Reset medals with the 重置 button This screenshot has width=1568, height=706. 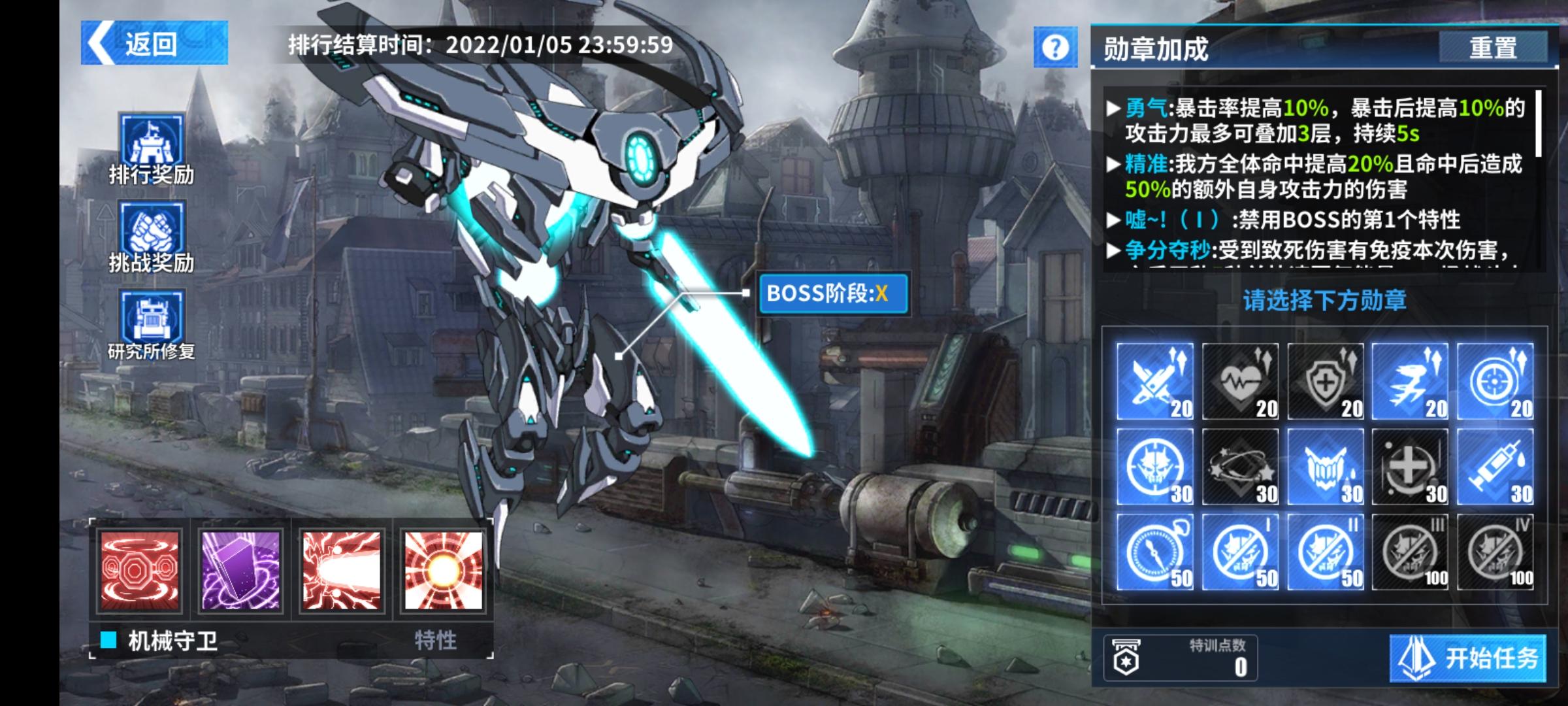pos(1493,48)
